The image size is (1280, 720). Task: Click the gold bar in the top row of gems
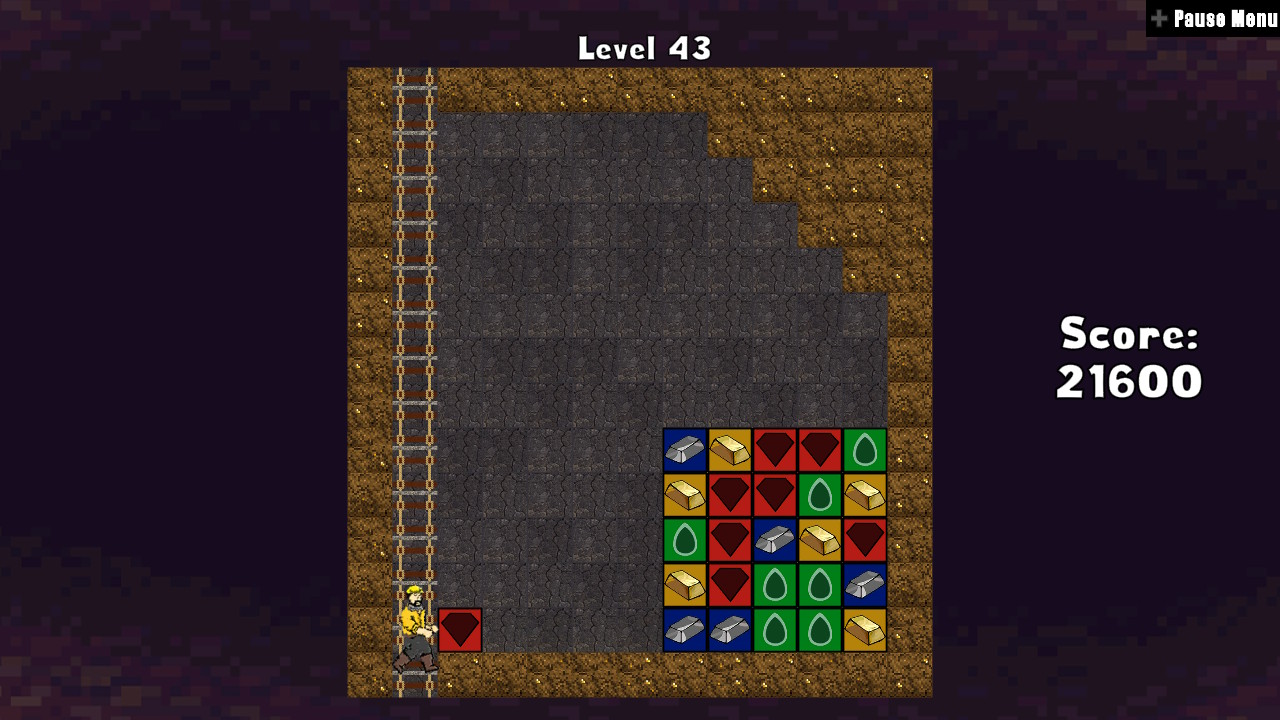click(x=730, y=450)
